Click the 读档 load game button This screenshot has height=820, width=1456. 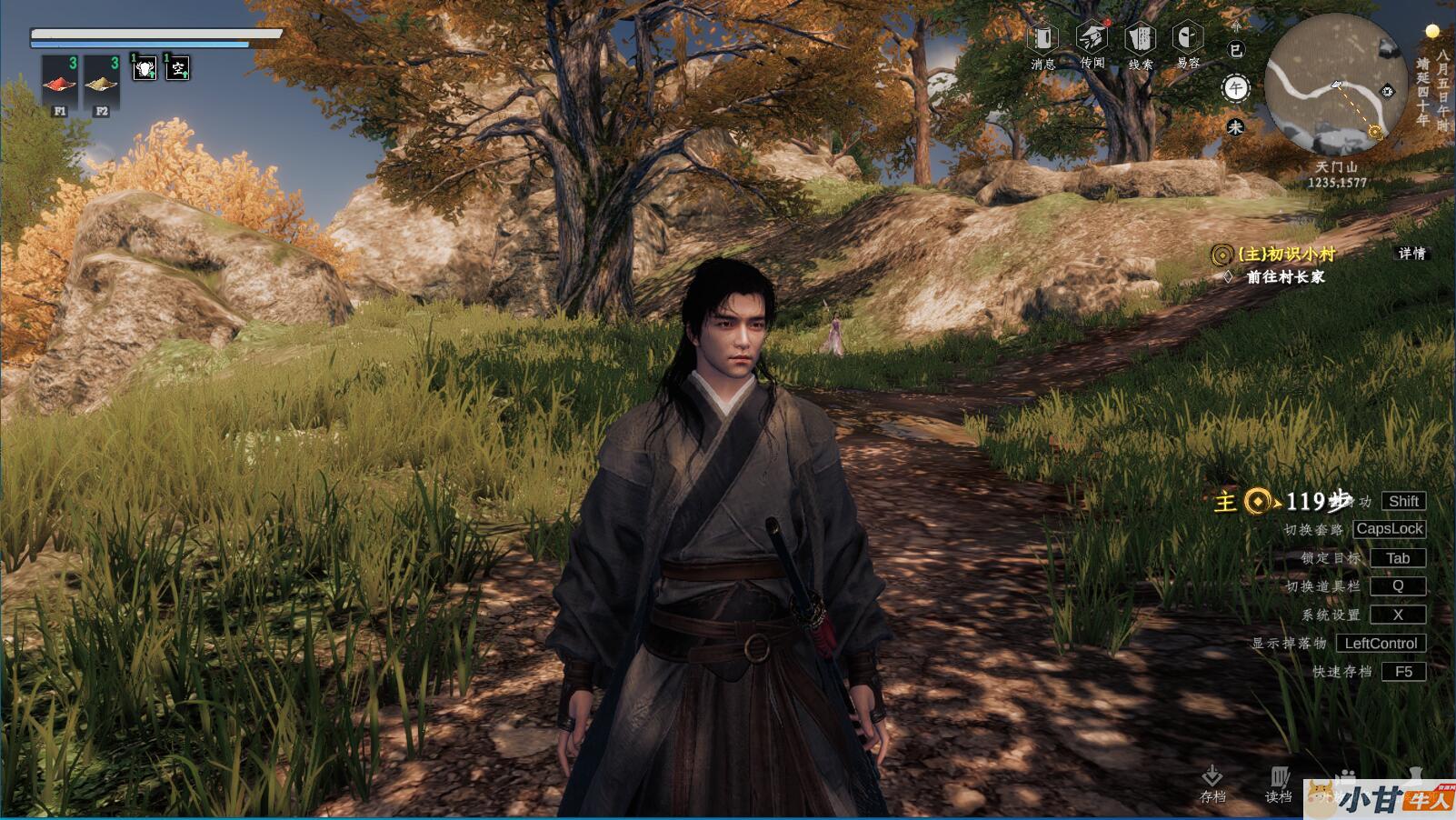point(1279,783)
